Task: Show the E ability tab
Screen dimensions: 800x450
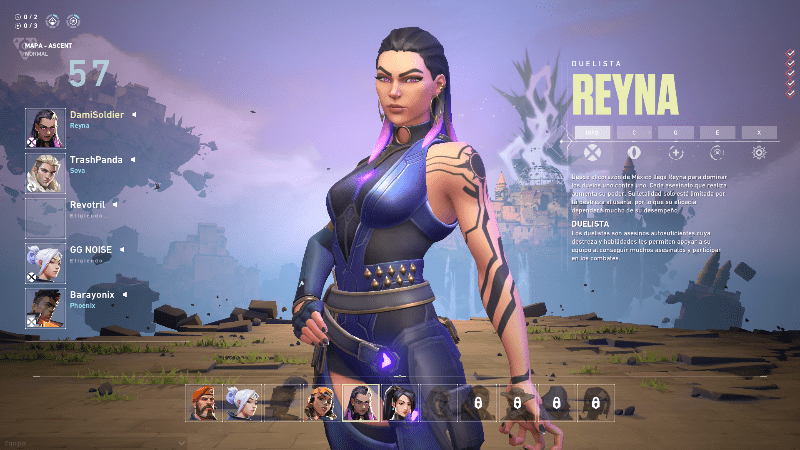Action: [x=717, y=131]
